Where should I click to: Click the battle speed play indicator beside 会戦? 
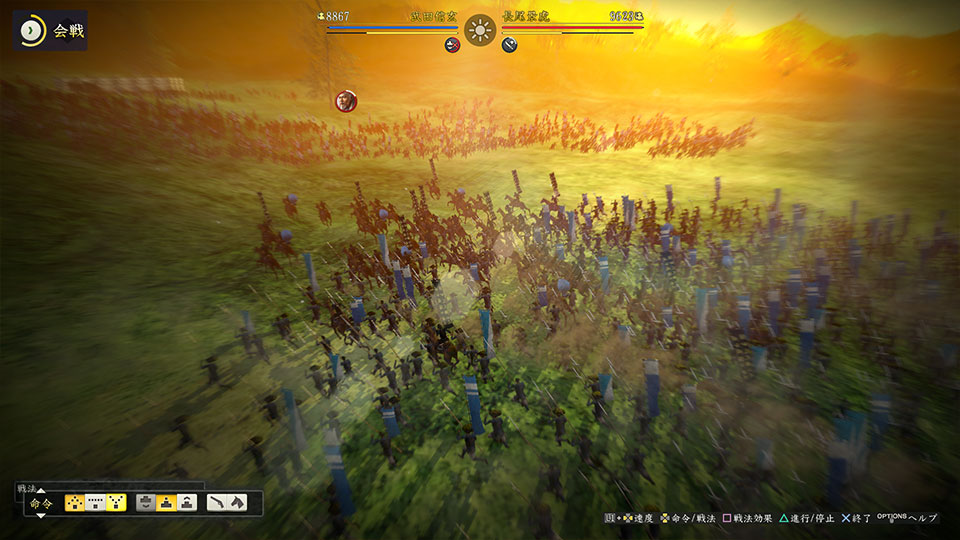tap(32, 31)
